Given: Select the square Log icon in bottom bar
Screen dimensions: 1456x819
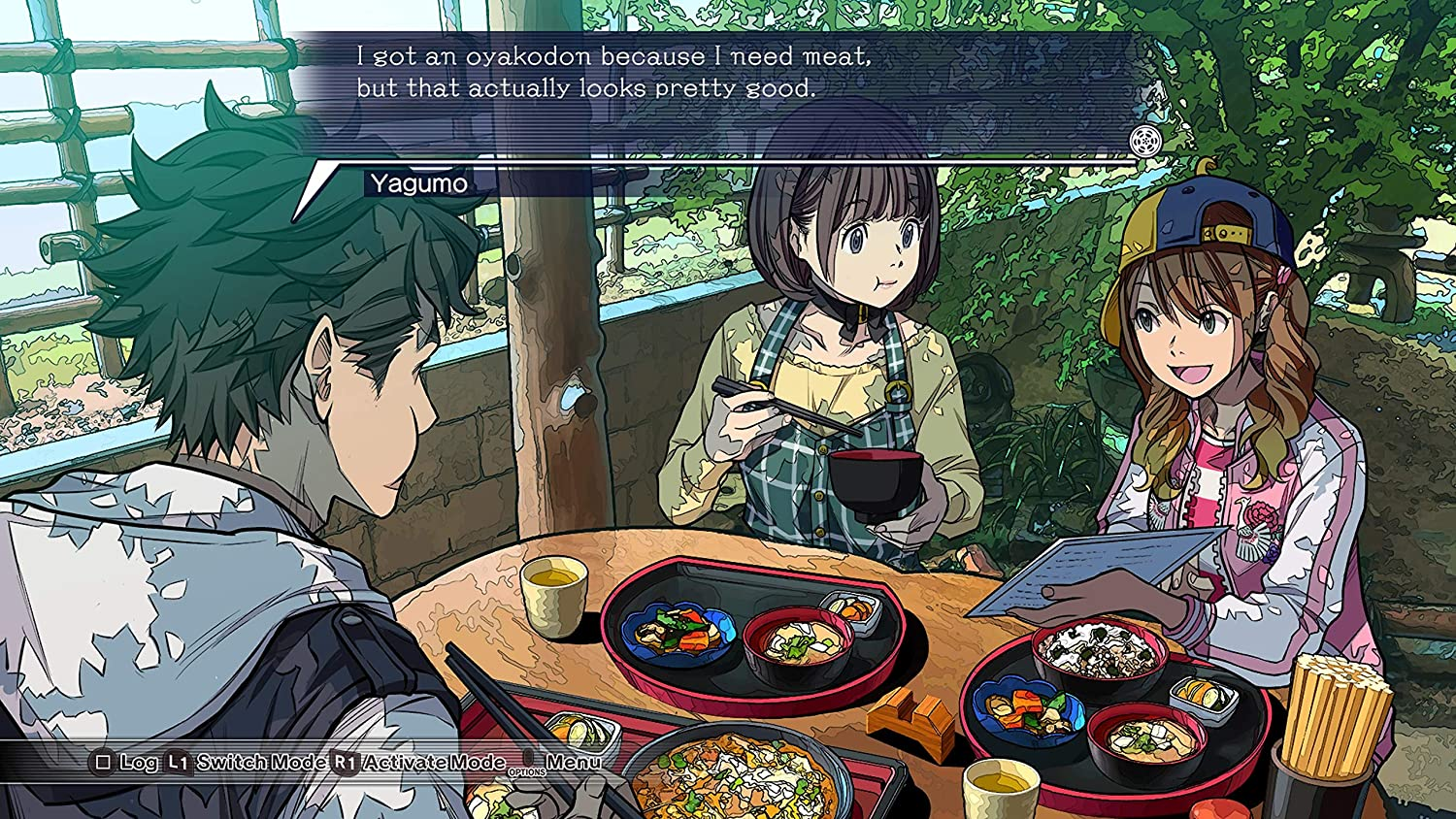Looking at the screenshot, I should (x=102, y=763).
